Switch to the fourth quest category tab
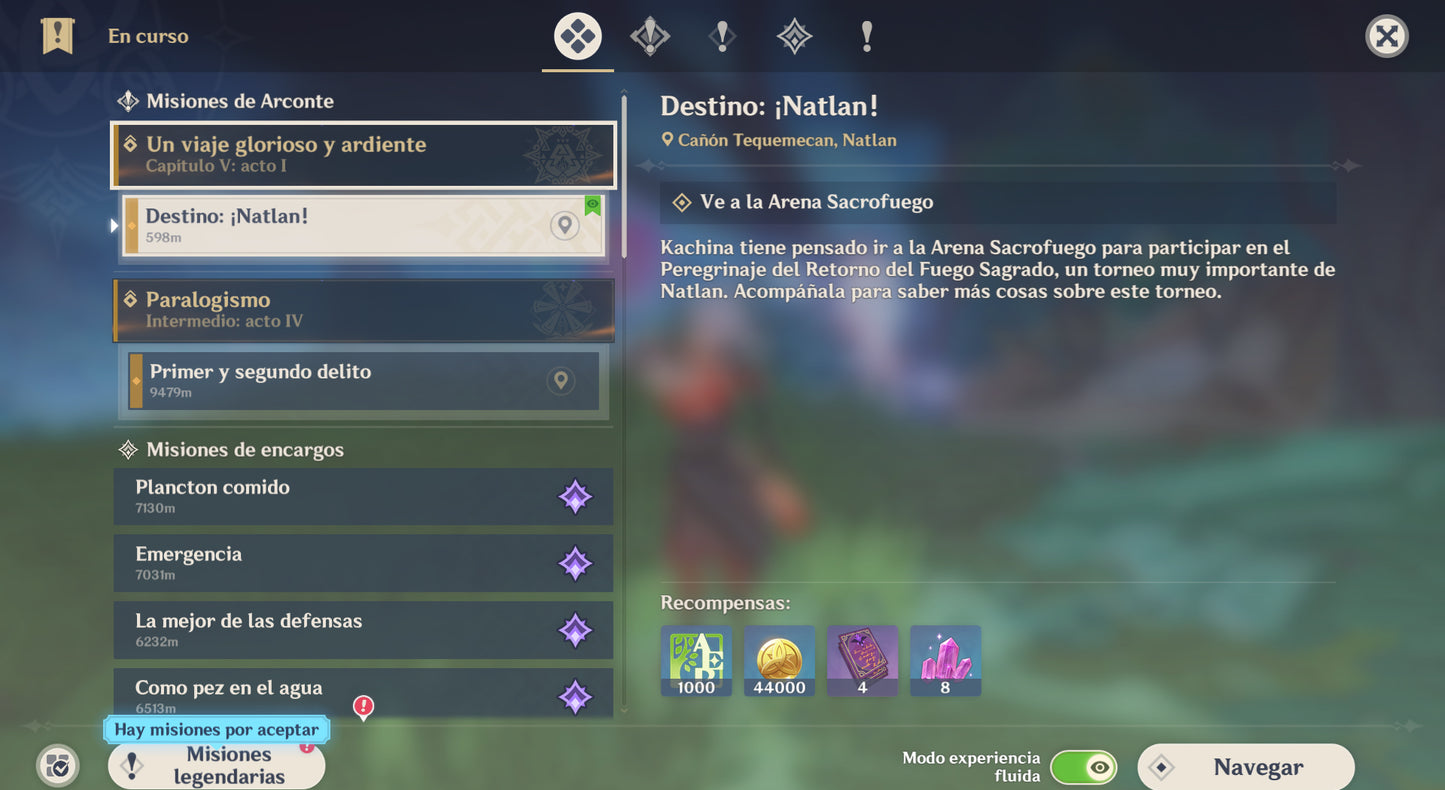 pyautogui.click(x=794, y=37)
